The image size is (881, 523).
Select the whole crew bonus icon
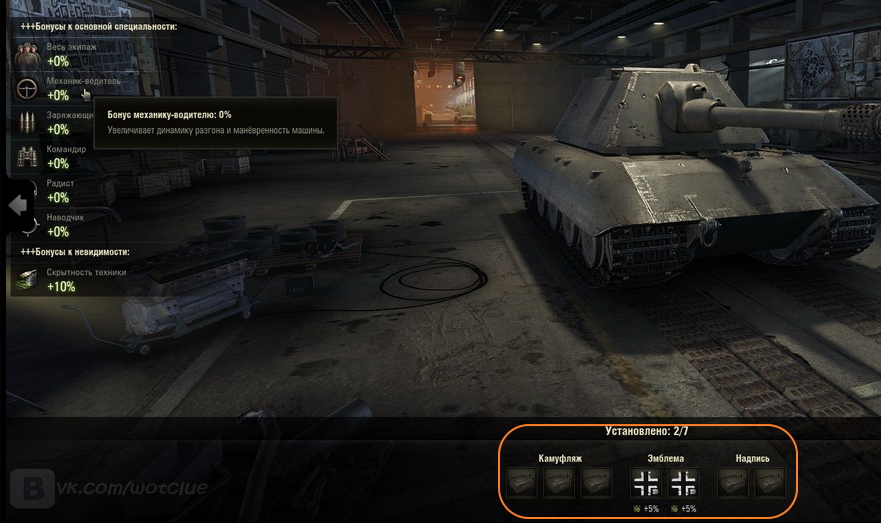[27, 55]
